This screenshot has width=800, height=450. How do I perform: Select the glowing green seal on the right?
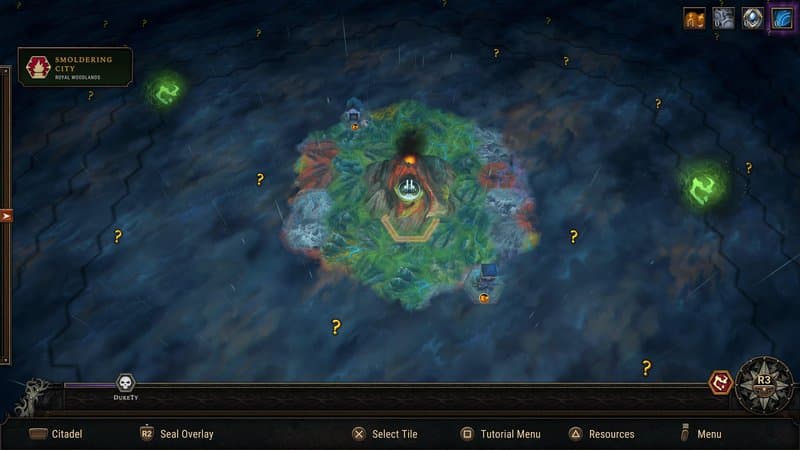[704, 184]
